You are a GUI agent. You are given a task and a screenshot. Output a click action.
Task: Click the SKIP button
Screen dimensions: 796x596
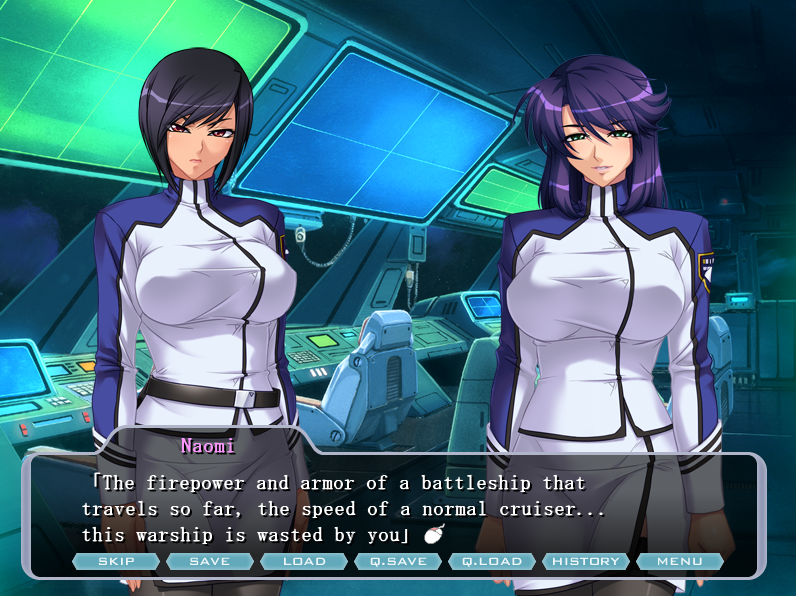pyautogui.click(x=116, y=561)
